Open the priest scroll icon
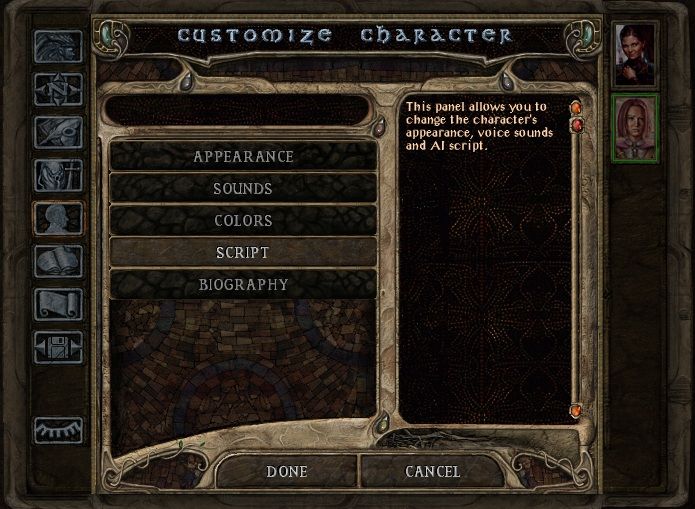The image size is (695, 509). click(58, 303)
